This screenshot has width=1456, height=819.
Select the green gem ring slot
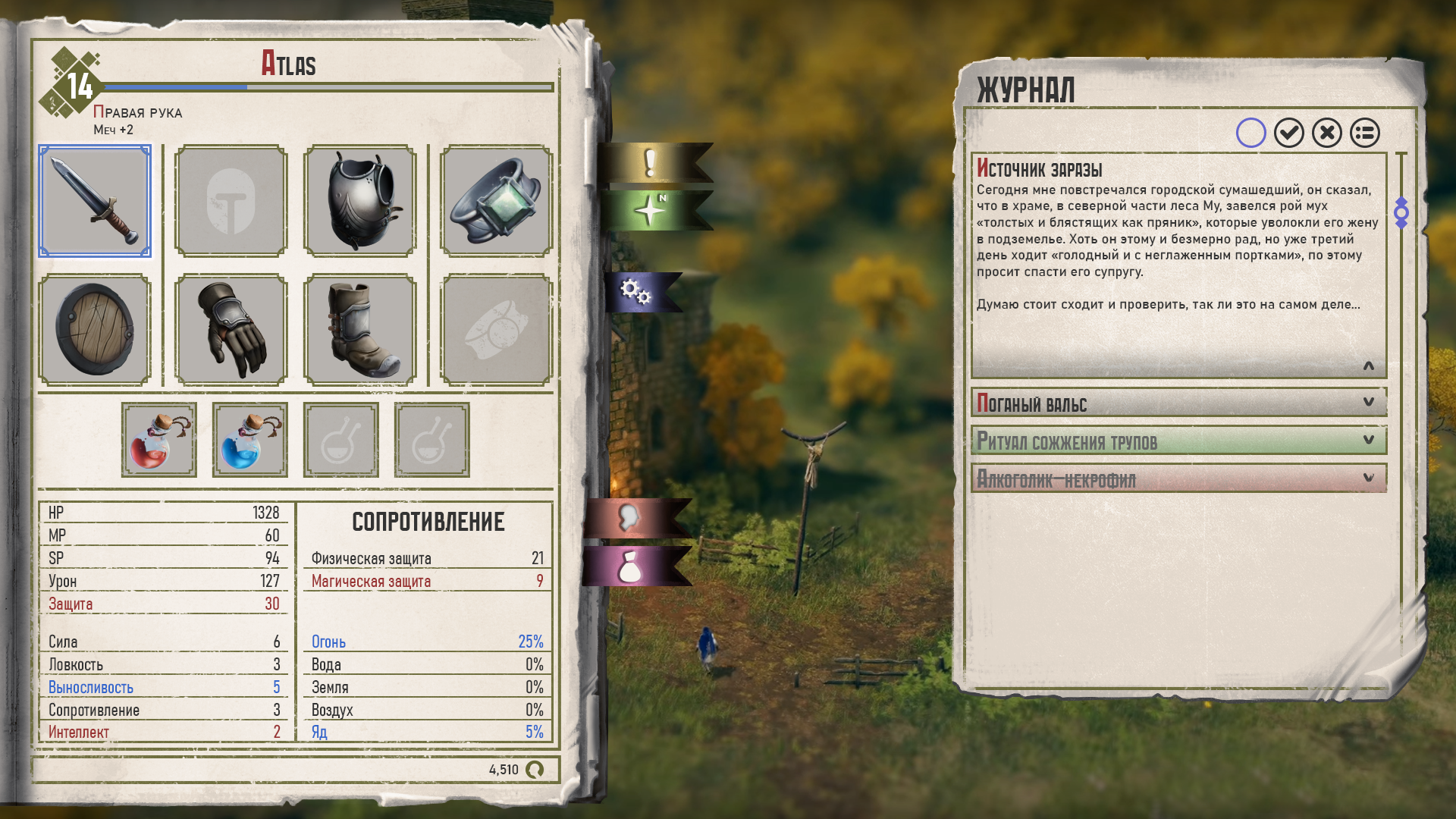click(x=496, y=202)
